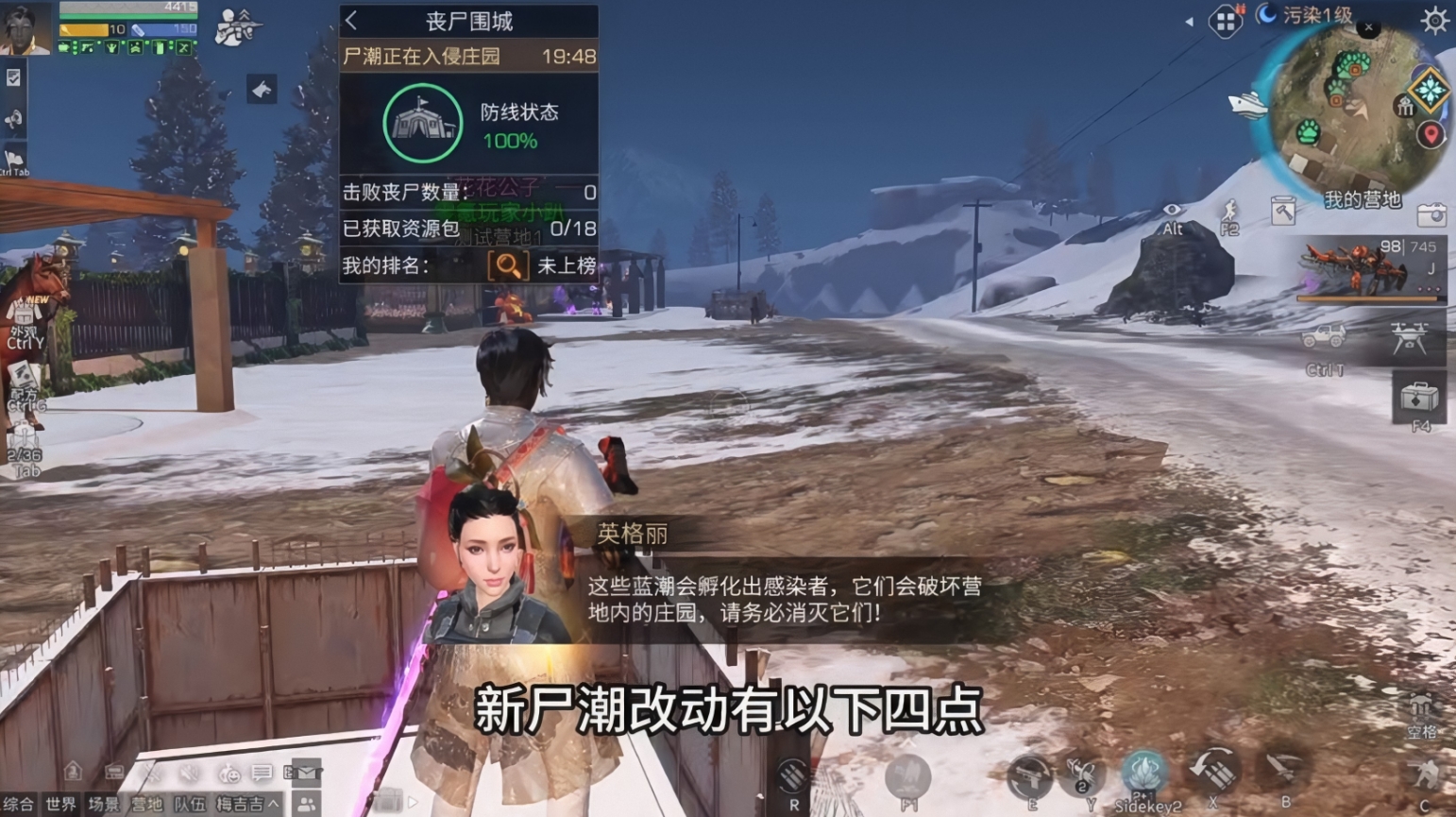
Task: Switch to the 营地 chat tab
Action: click(x=146, y=803)
